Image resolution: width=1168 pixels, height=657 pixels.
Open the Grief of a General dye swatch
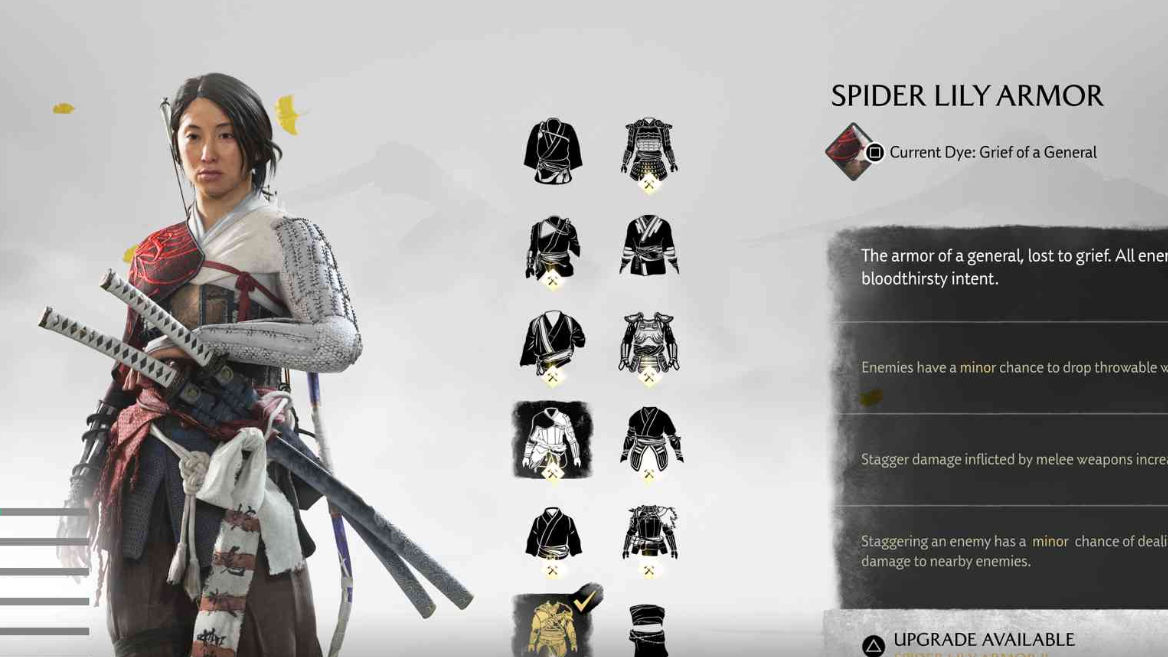click(x=850, y=152)
